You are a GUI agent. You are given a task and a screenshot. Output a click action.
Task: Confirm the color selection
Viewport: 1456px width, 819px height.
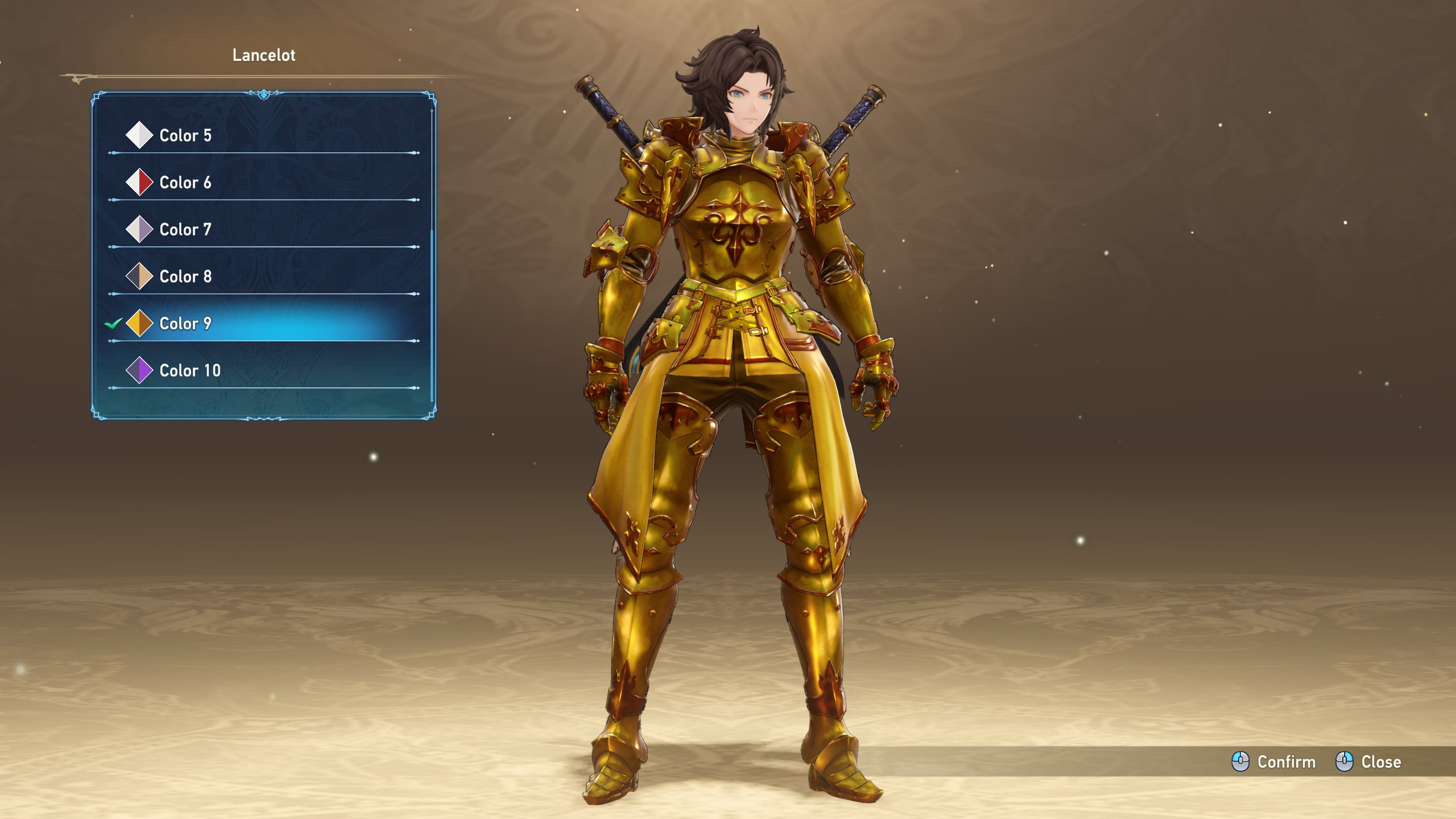(1274, 762)
